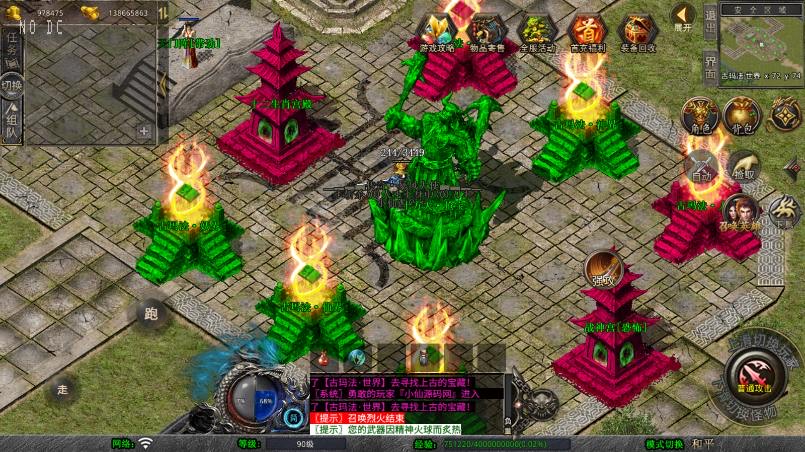
Task: Switch to the 组队 team tab
Action: point(13,125)
